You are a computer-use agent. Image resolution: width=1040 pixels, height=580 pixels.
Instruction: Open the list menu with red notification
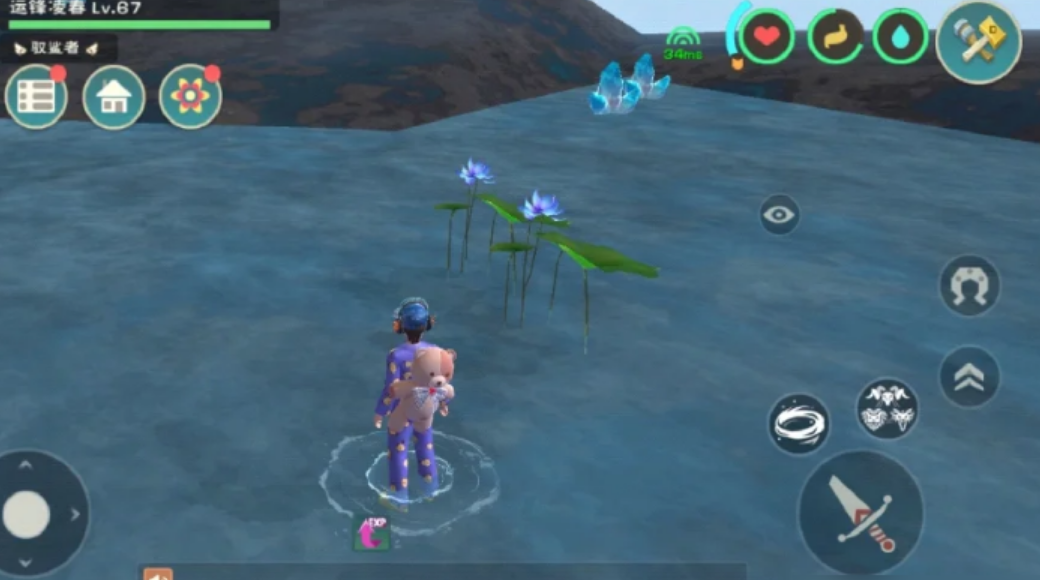click(36, 97)
